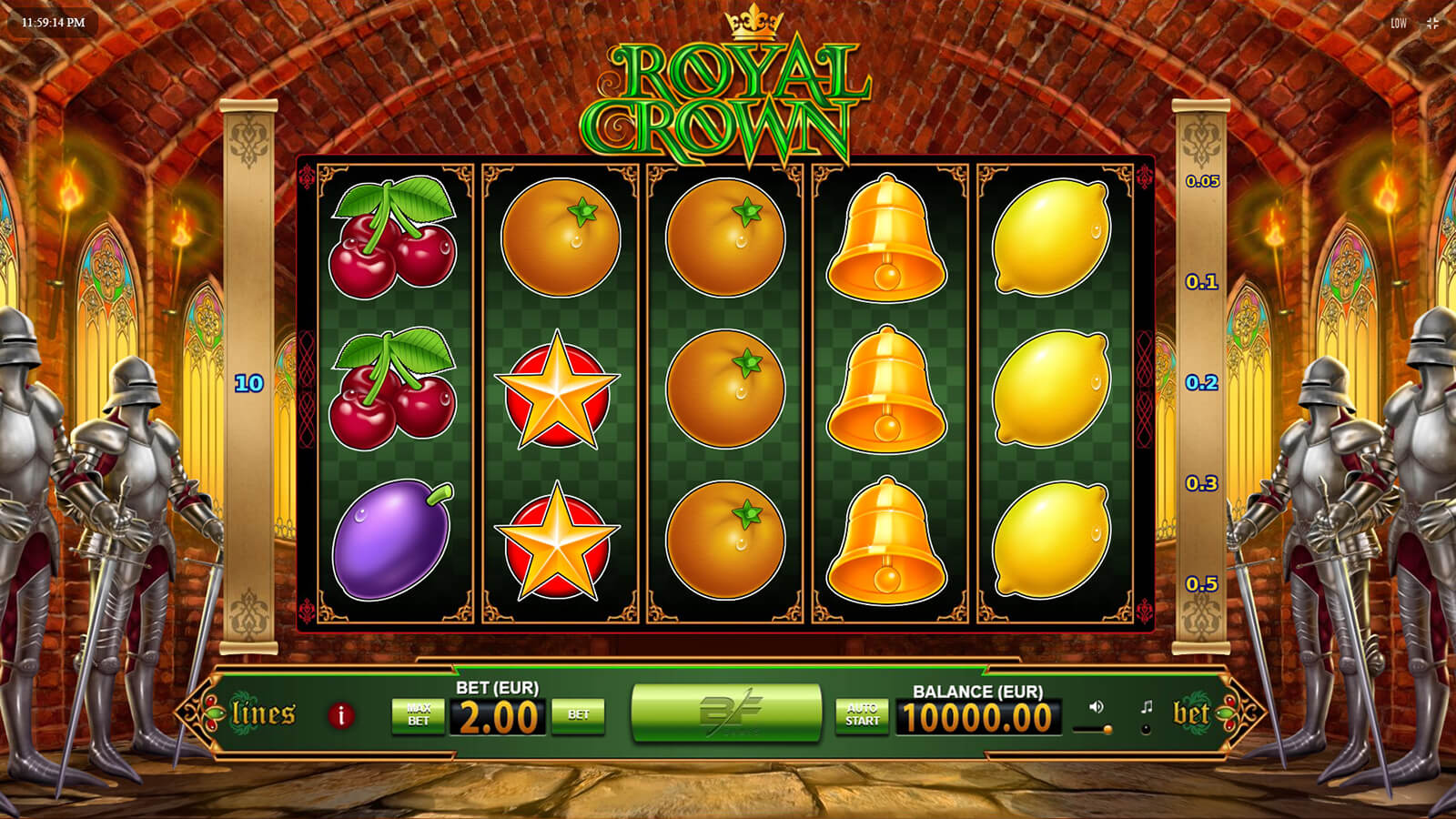Spin the reels with the big green button

[726, 713]
